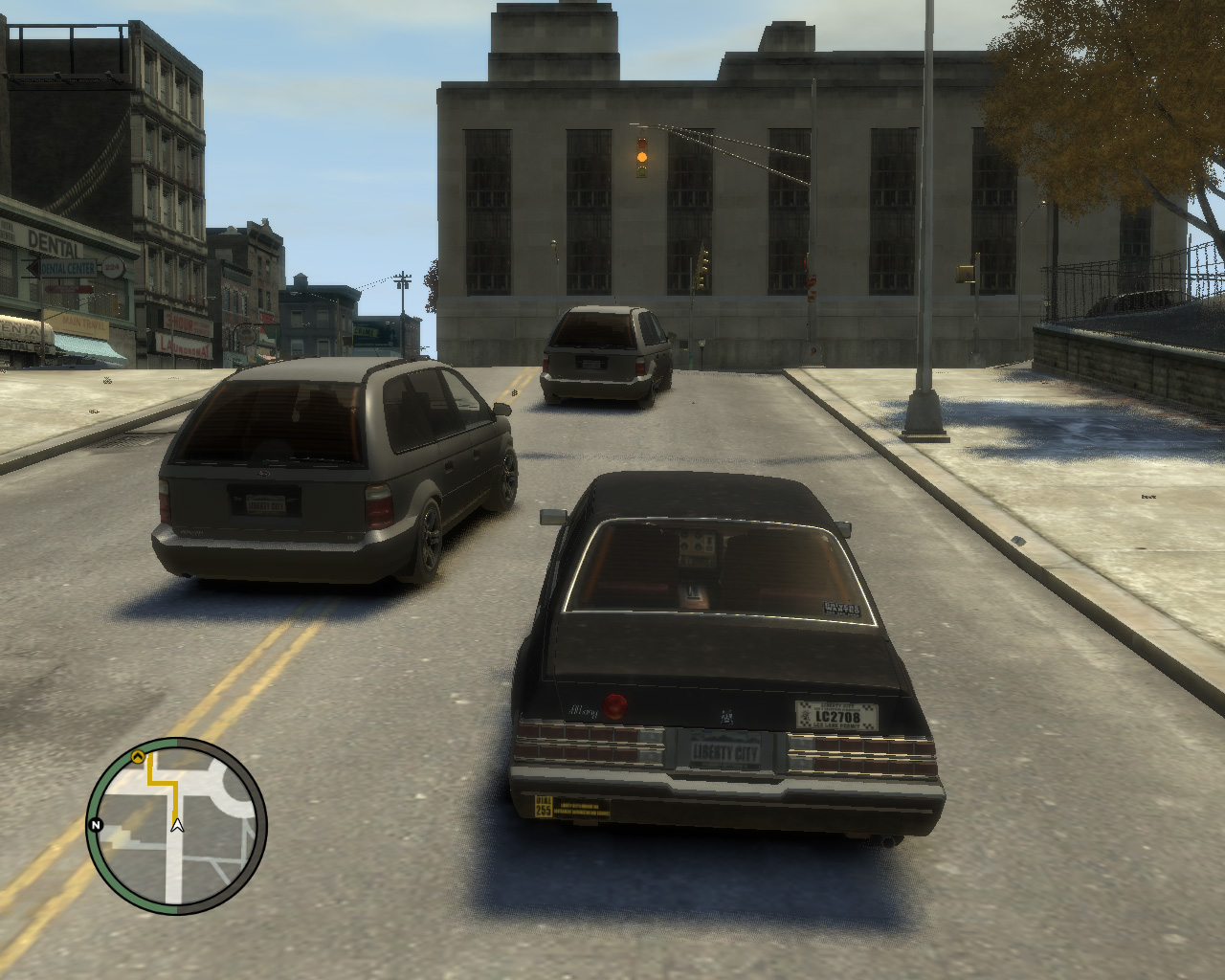Click the circular minimap radar
This screenshot has height=980, width=1225.
pyautogui.click(x=177, y=825)
